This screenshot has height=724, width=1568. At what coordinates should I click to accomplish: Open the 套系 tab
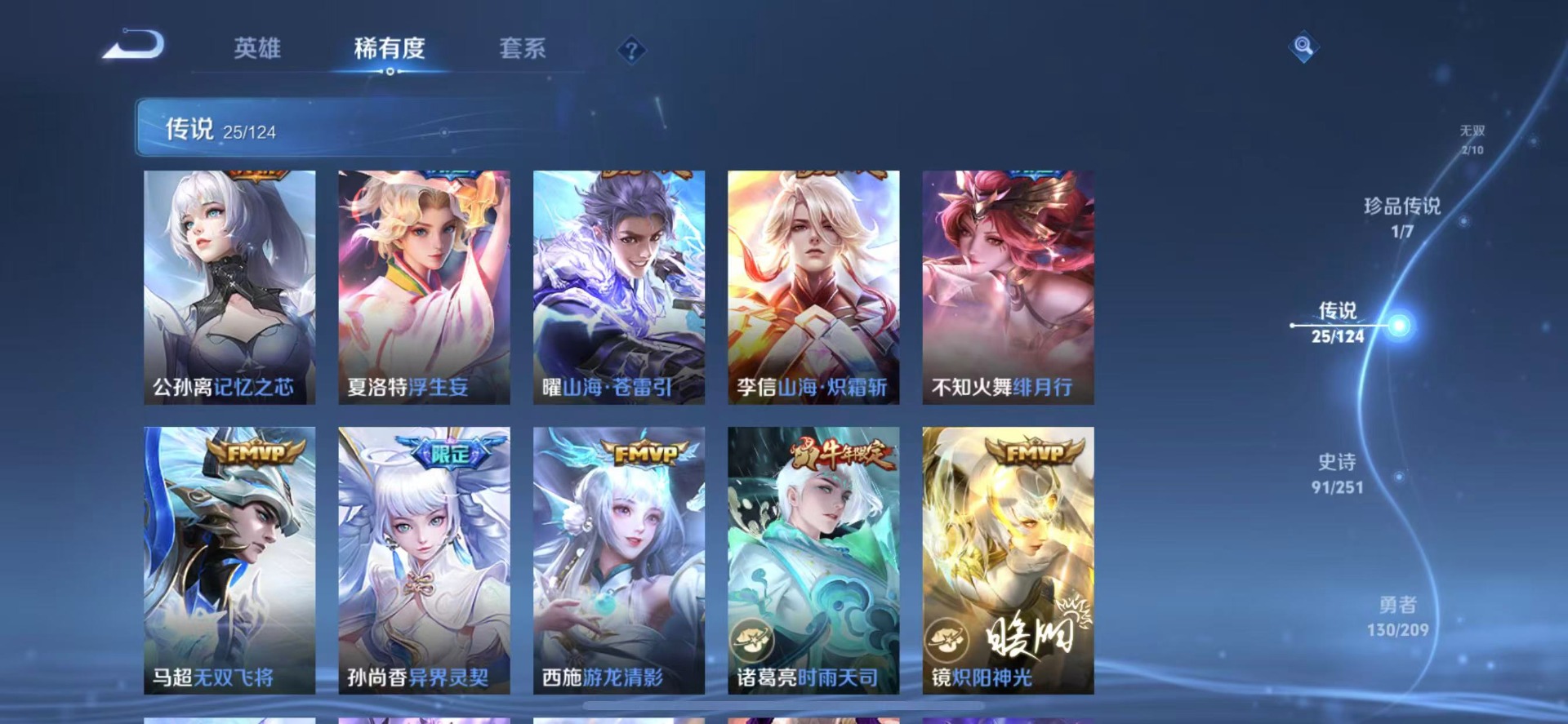[x=523, y=49]
